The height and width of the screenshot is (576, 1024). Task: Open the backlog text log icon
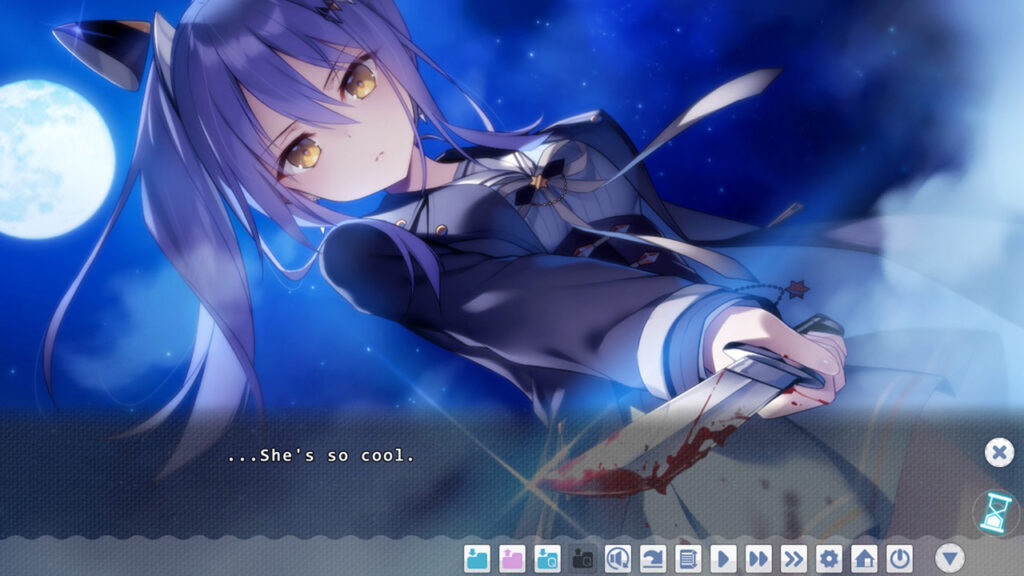688,558
